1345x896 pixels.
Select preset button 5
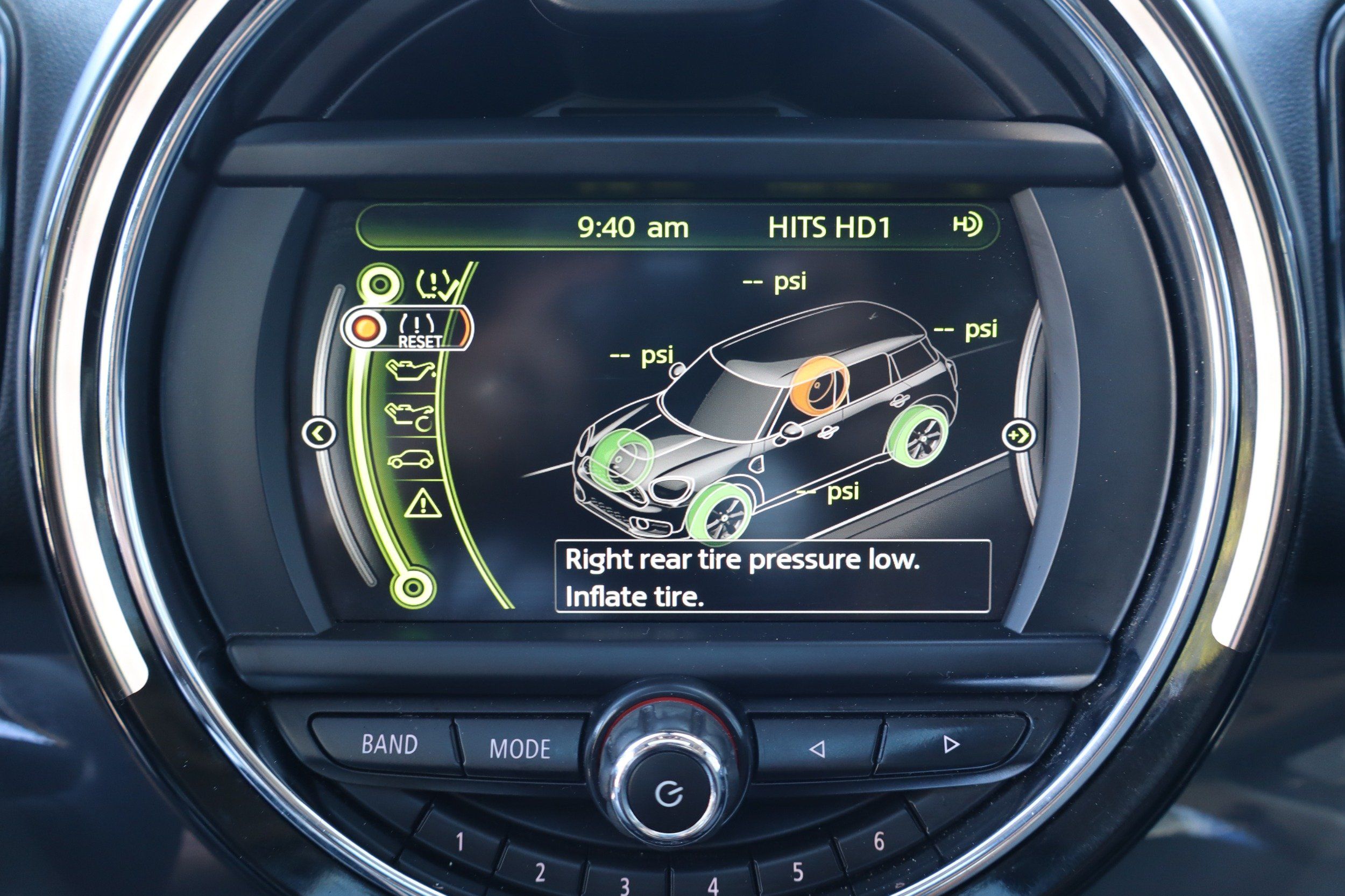797,872
